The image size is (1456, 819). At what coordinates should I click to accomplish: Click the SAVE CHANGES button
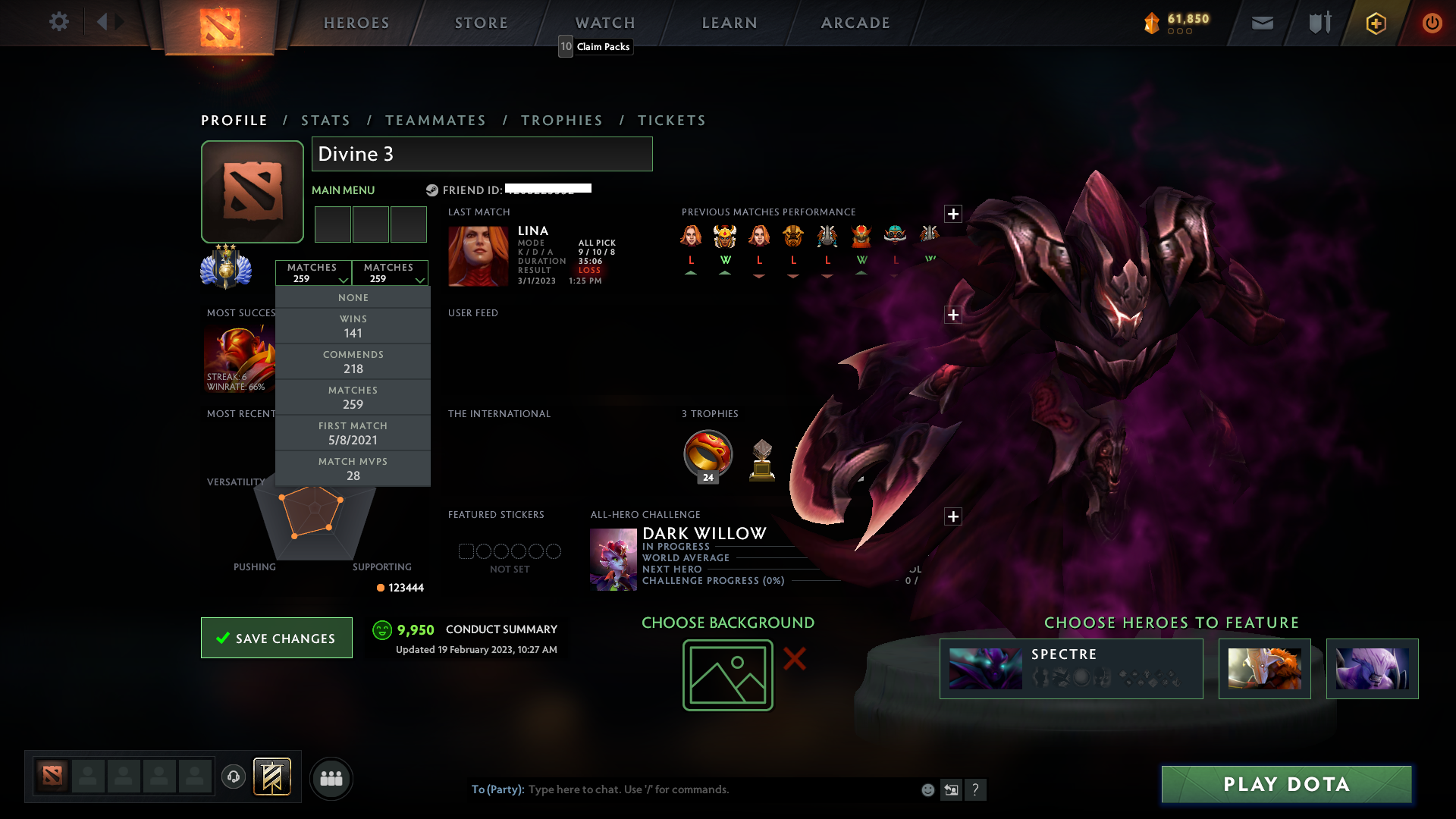(276, 638)
